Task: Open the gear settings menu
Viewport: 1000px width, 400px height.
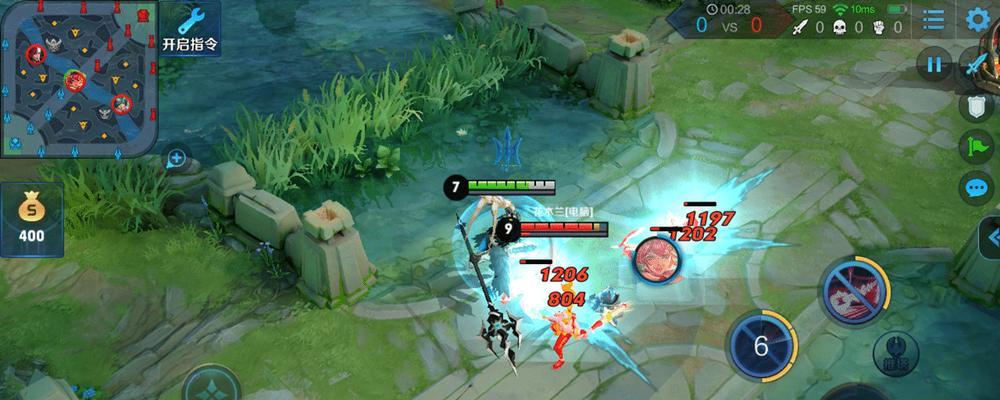Action: 978,19
